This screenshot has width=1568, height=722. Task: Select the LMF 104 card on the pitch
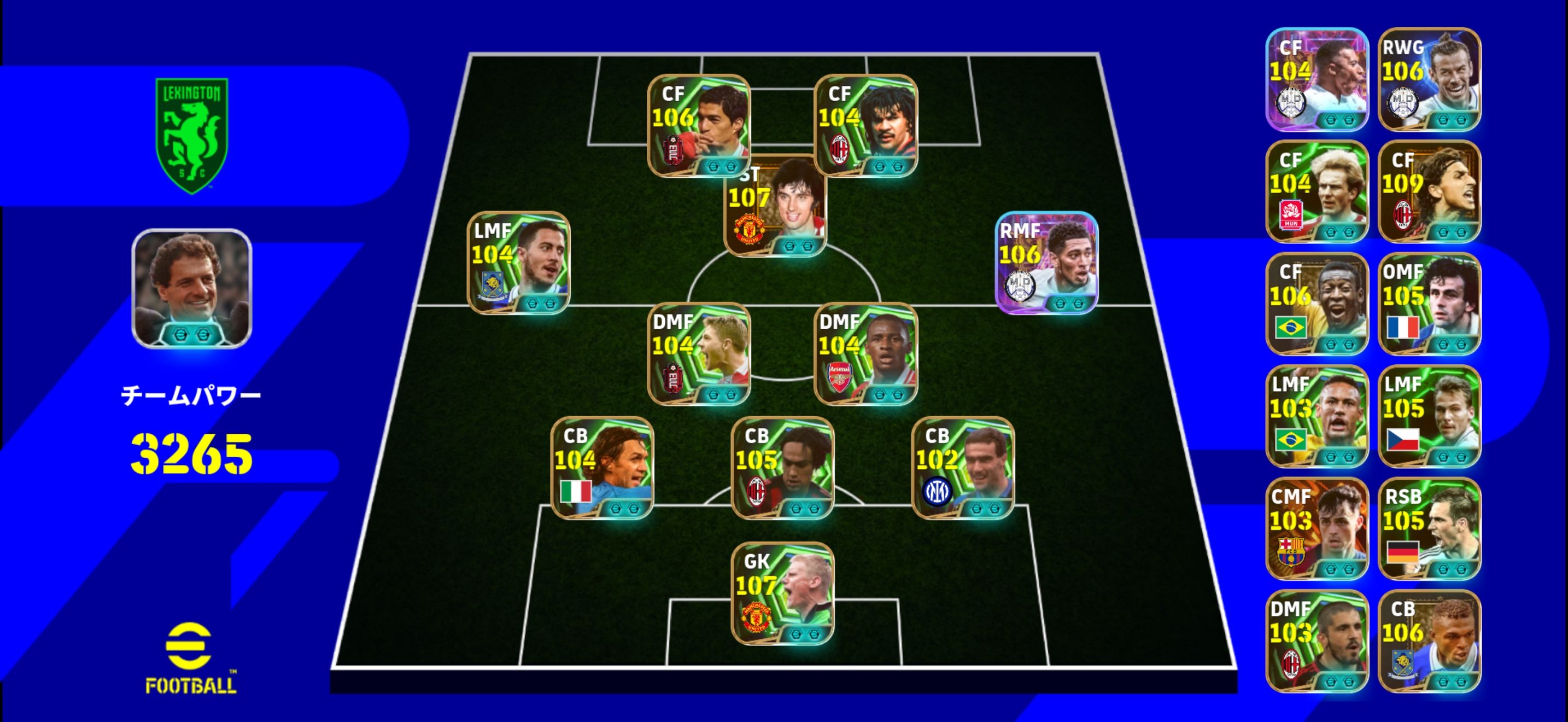519,263
